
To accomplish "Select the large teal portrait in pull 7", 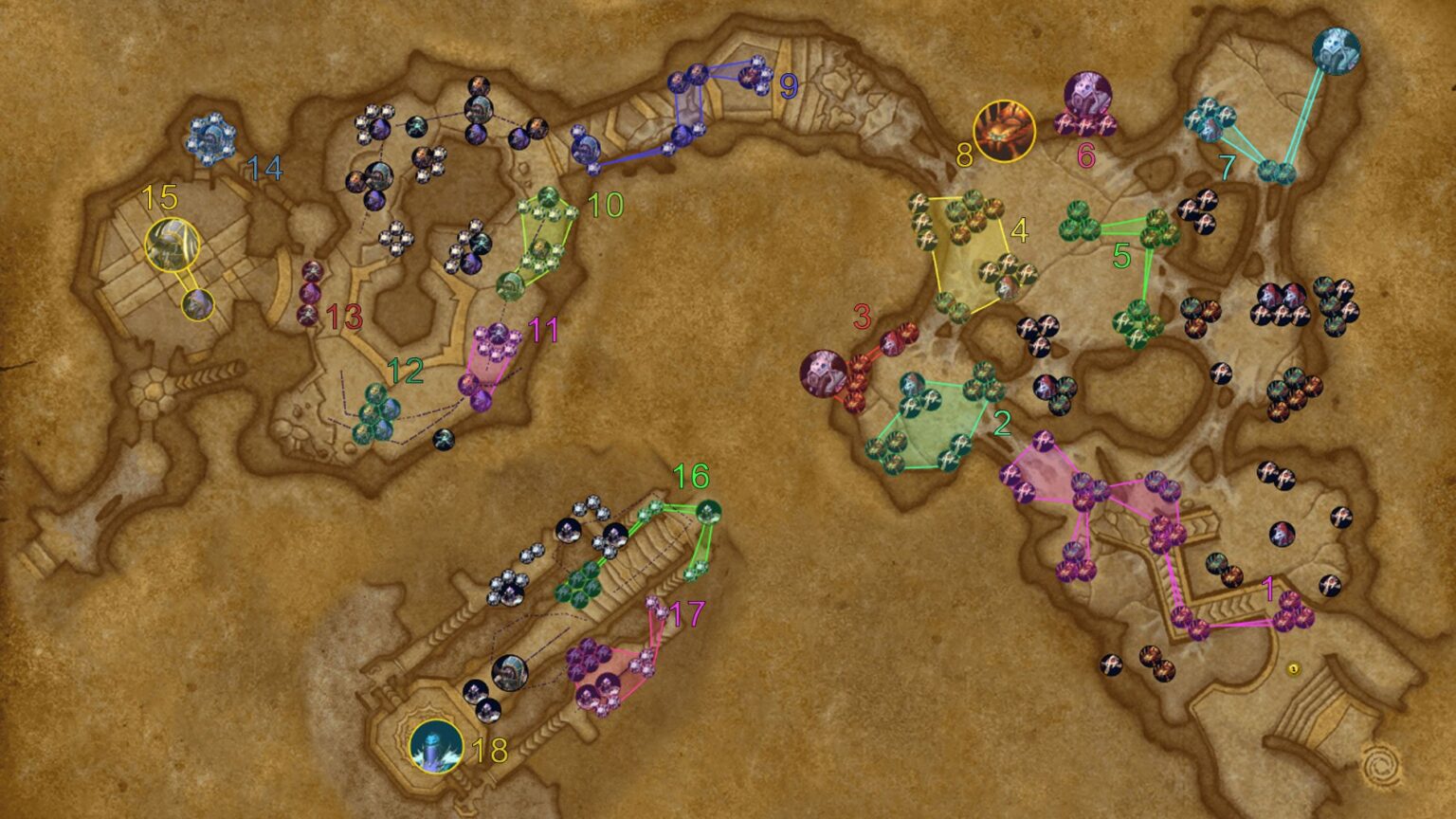I will 1336,51.
